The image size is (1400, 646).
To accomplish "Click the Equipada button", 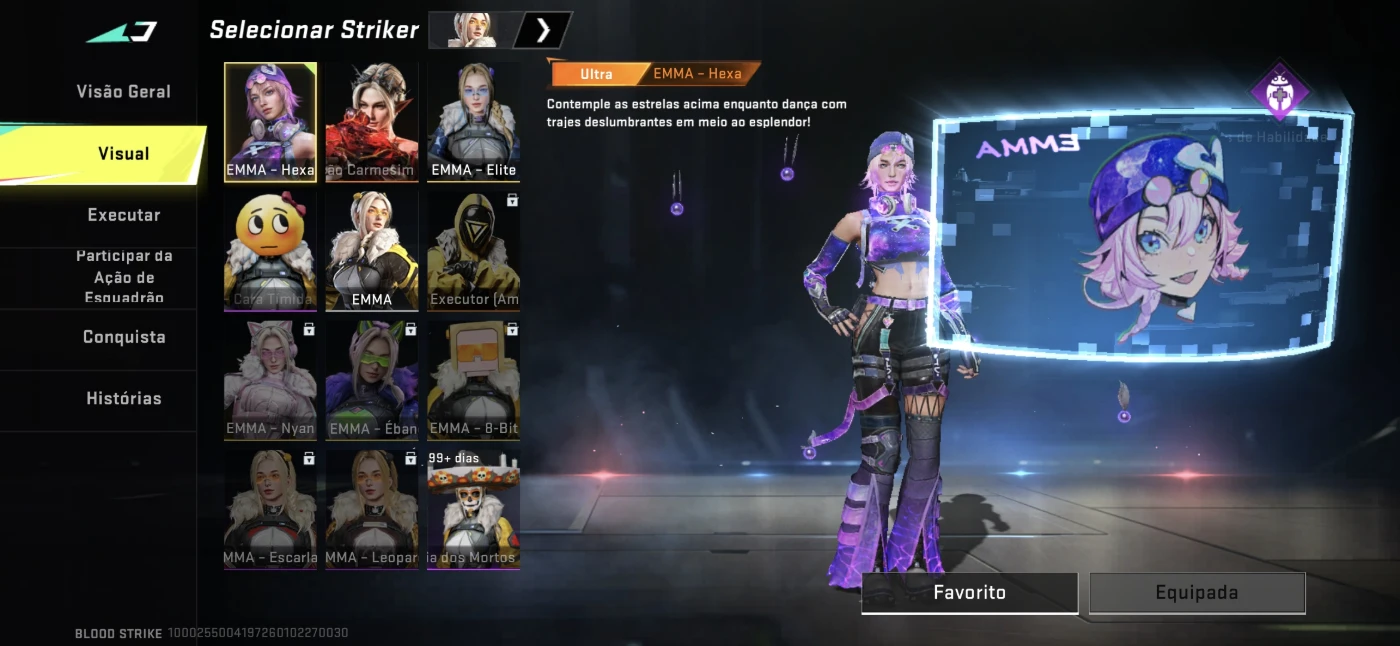I will (1197, 592).
